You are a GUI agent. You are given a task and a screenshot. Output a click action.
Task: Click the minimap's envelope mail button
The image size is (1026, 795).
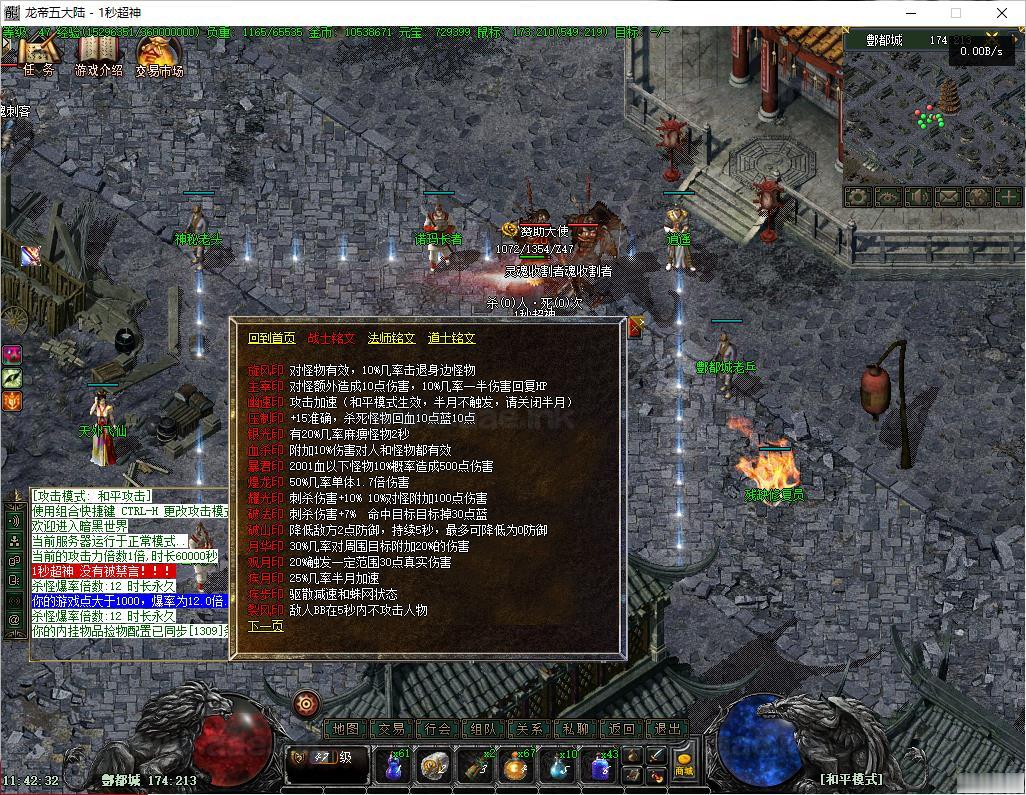click(x=948, y=197)
